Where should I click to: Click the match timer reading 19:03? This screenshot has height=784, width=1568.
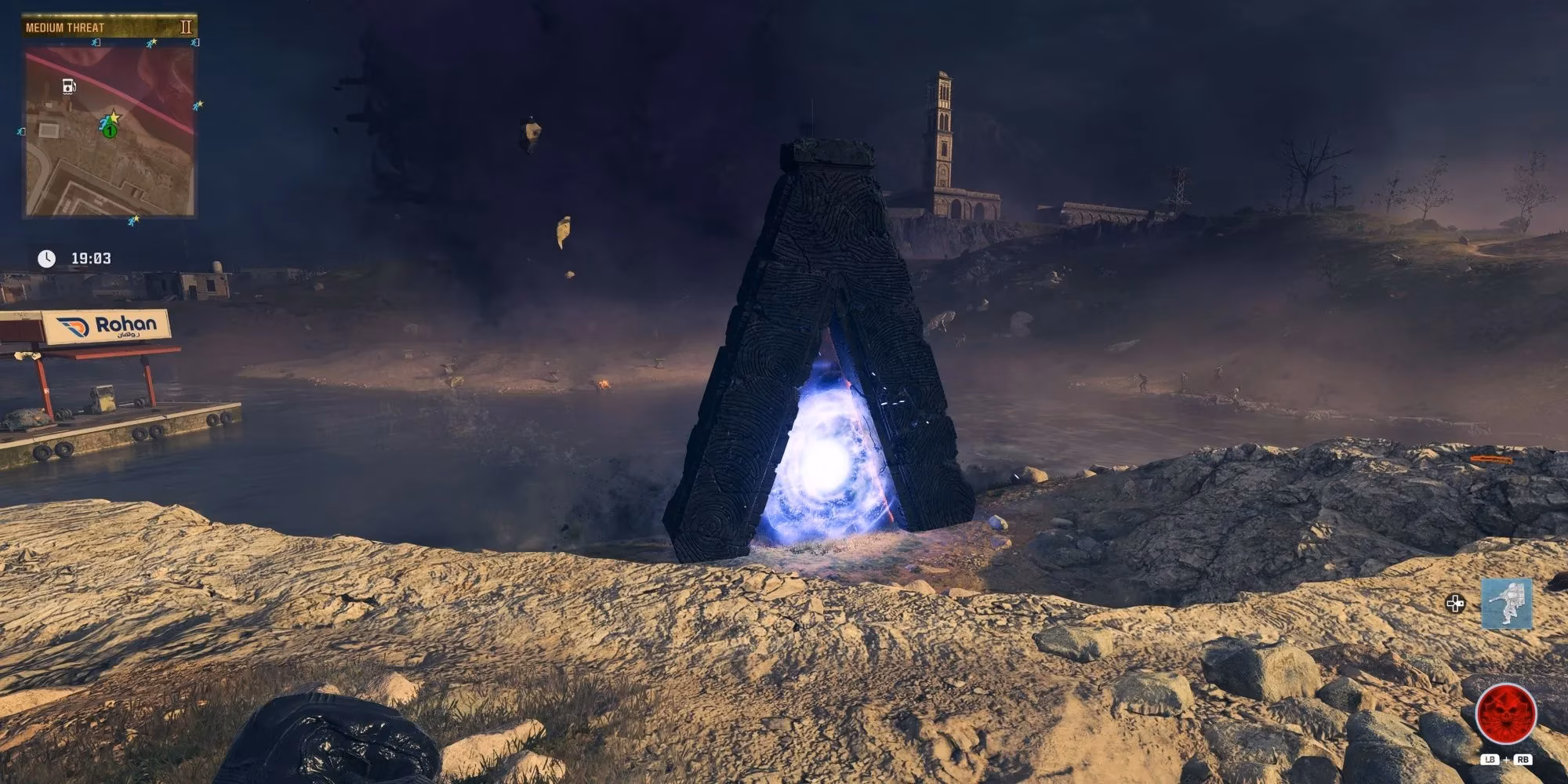92,258
